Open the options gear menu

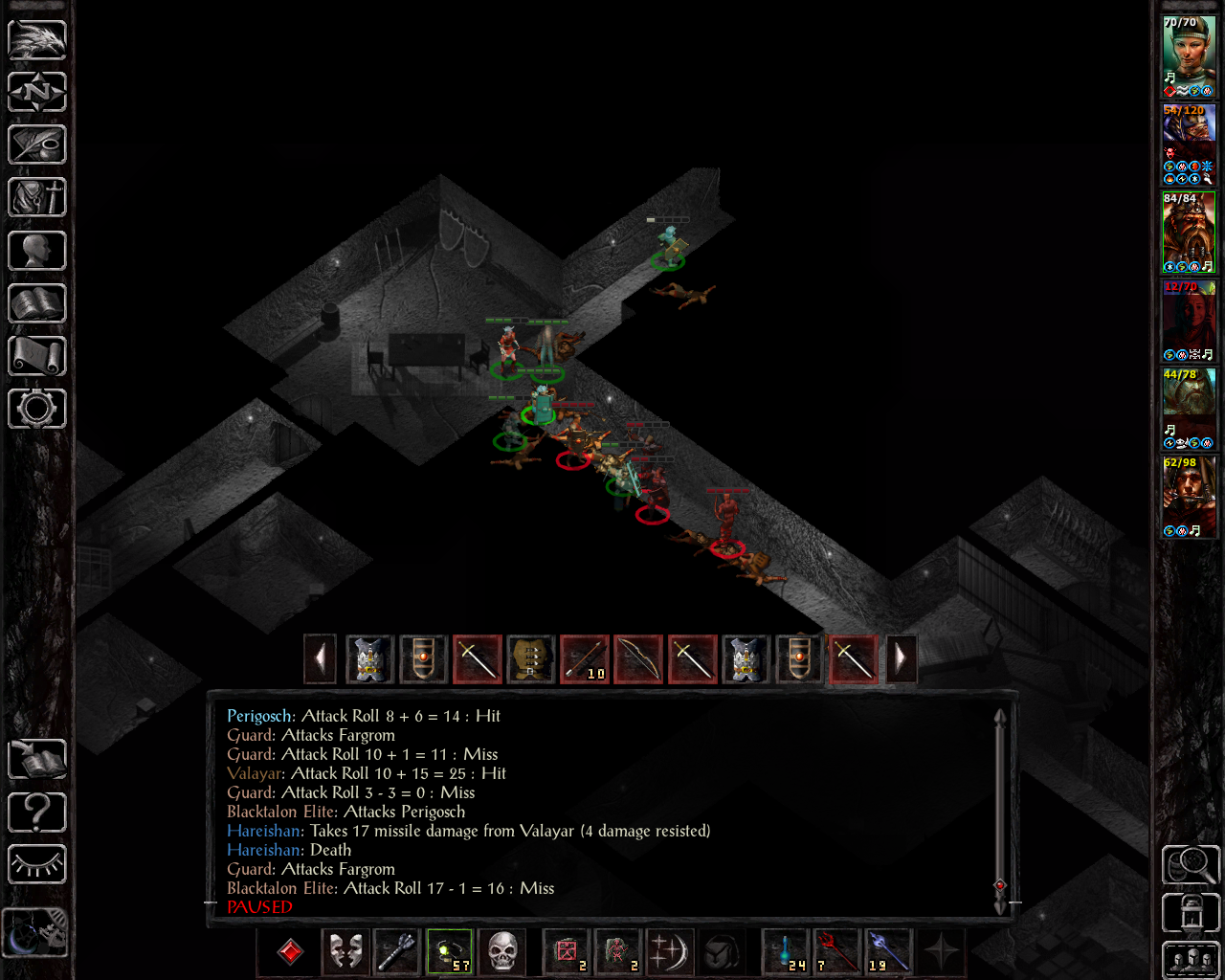pos(37,409)
